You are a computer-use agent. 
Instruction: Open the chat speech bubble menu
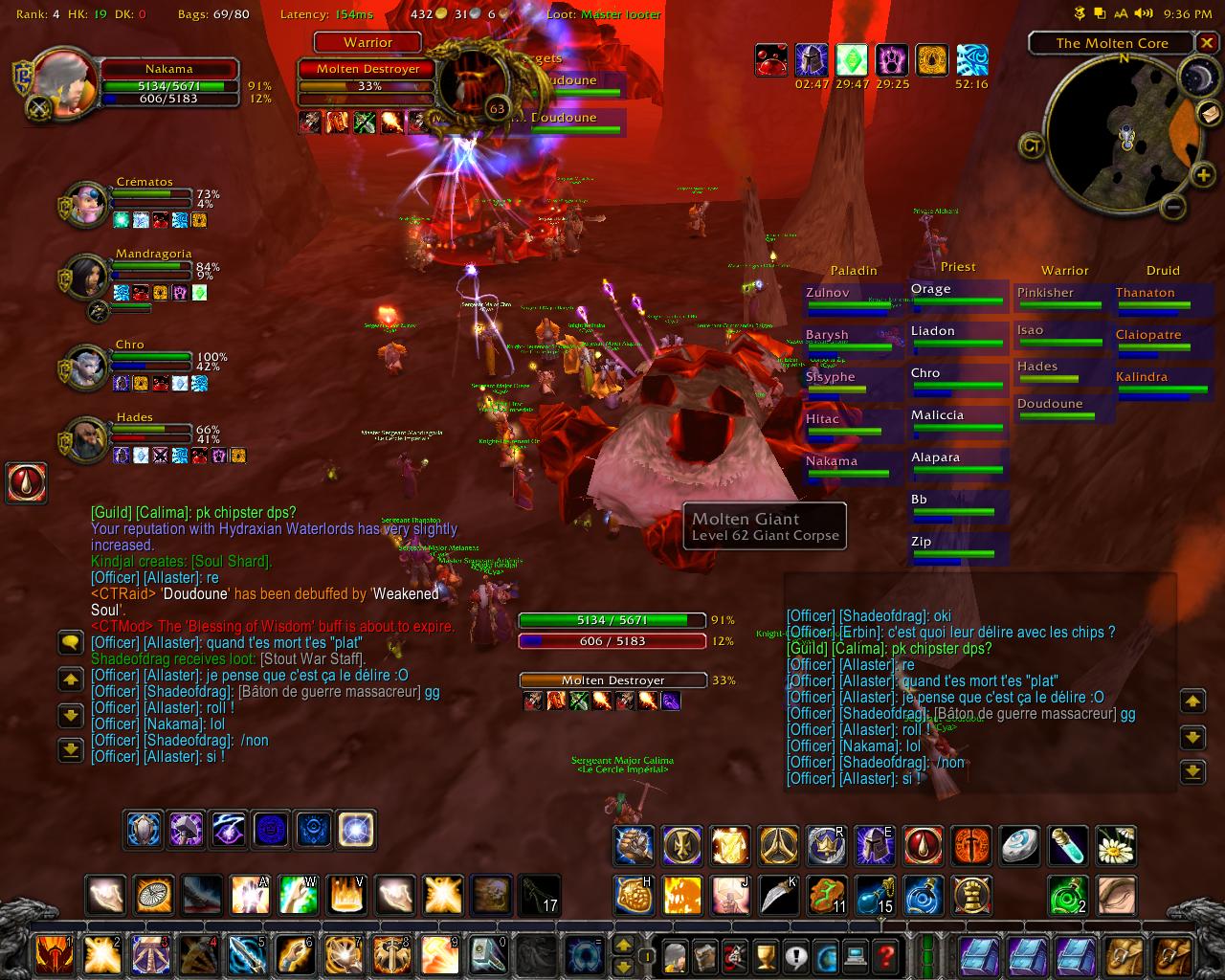(71, 642)
